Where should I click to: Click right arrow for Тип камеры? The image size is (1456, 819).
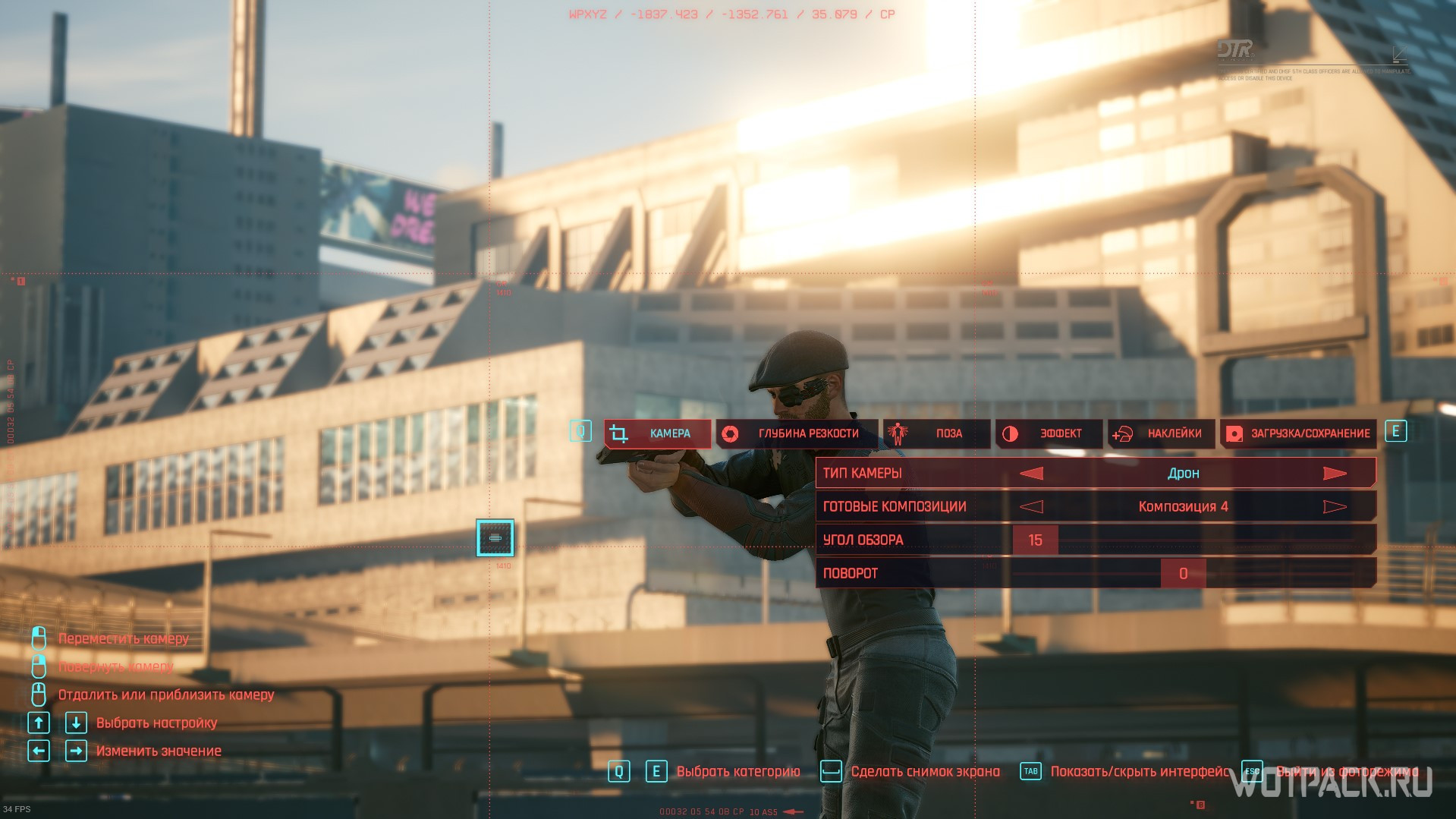(1335, 474)
